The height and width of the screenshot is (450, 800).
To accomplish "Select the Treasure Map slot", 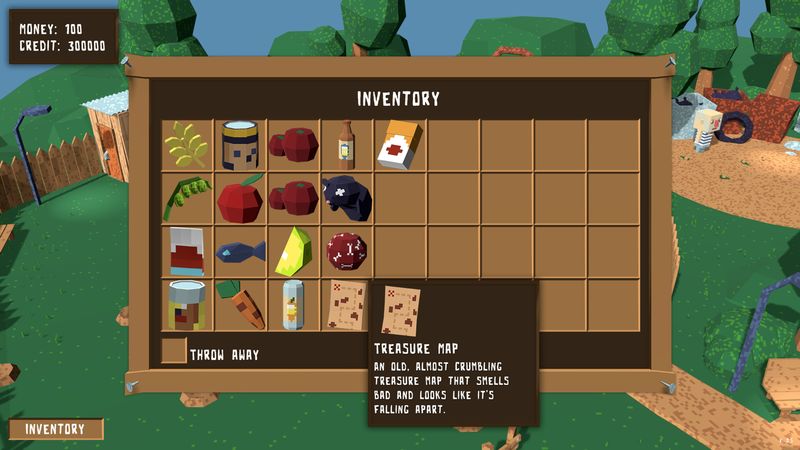I will pyautogui.click(x=346, y=305).
